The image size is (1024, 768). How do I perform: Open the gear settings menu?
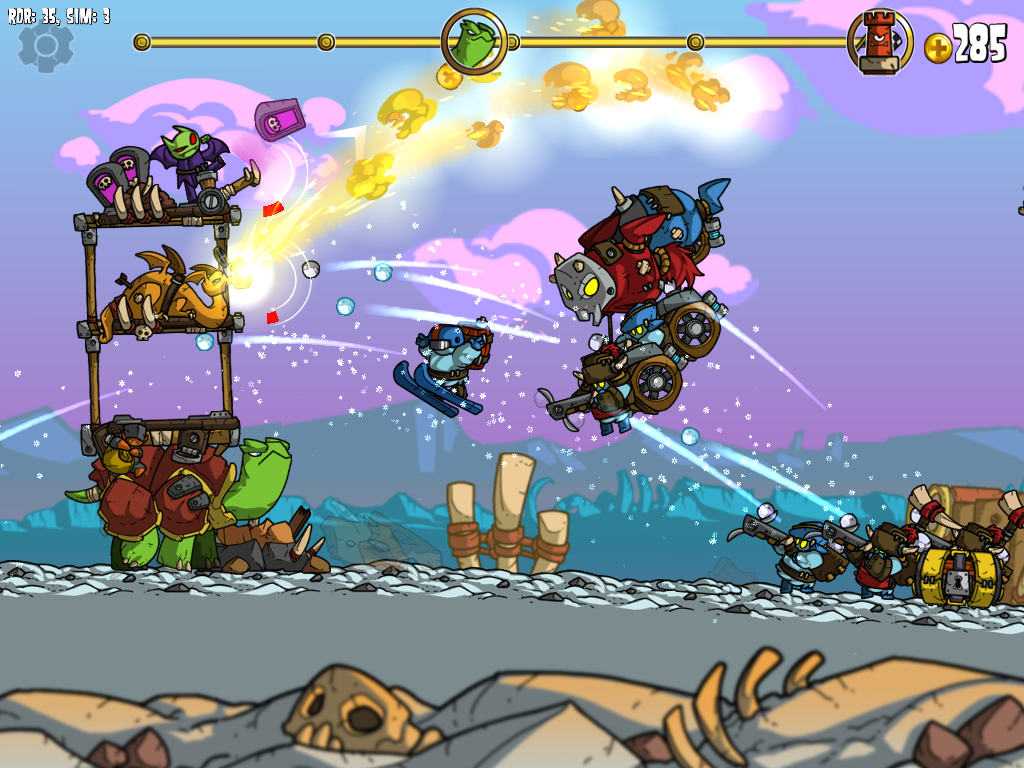click(46, 44)
